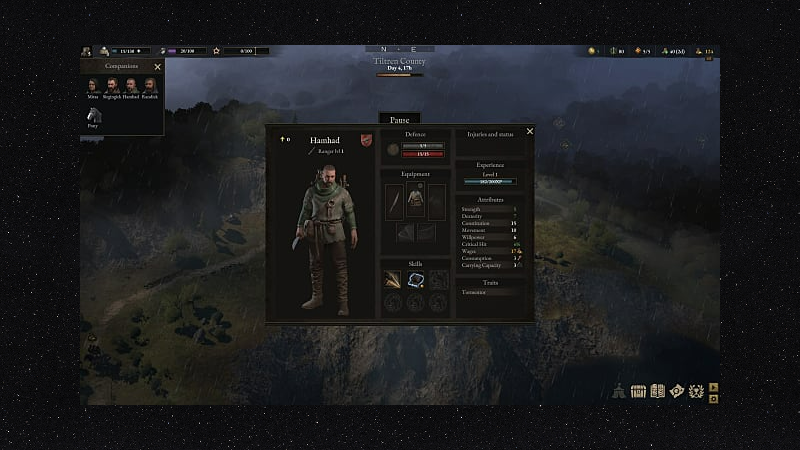Select the body armor equipment slot
Screen dimensions: 800x450
(415, 199)
